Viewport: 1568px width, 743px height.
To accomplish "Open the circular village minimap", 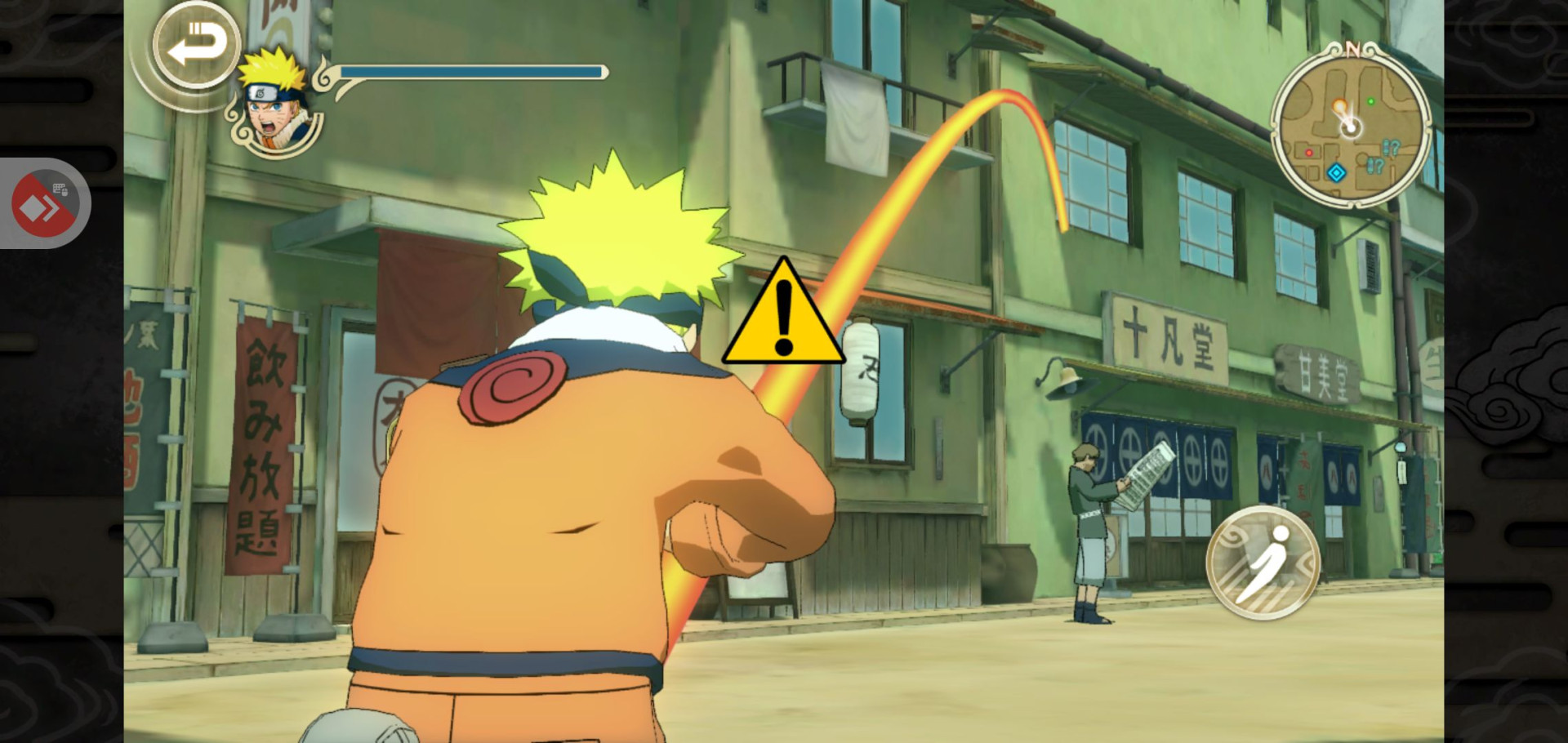I will 1350,126.
